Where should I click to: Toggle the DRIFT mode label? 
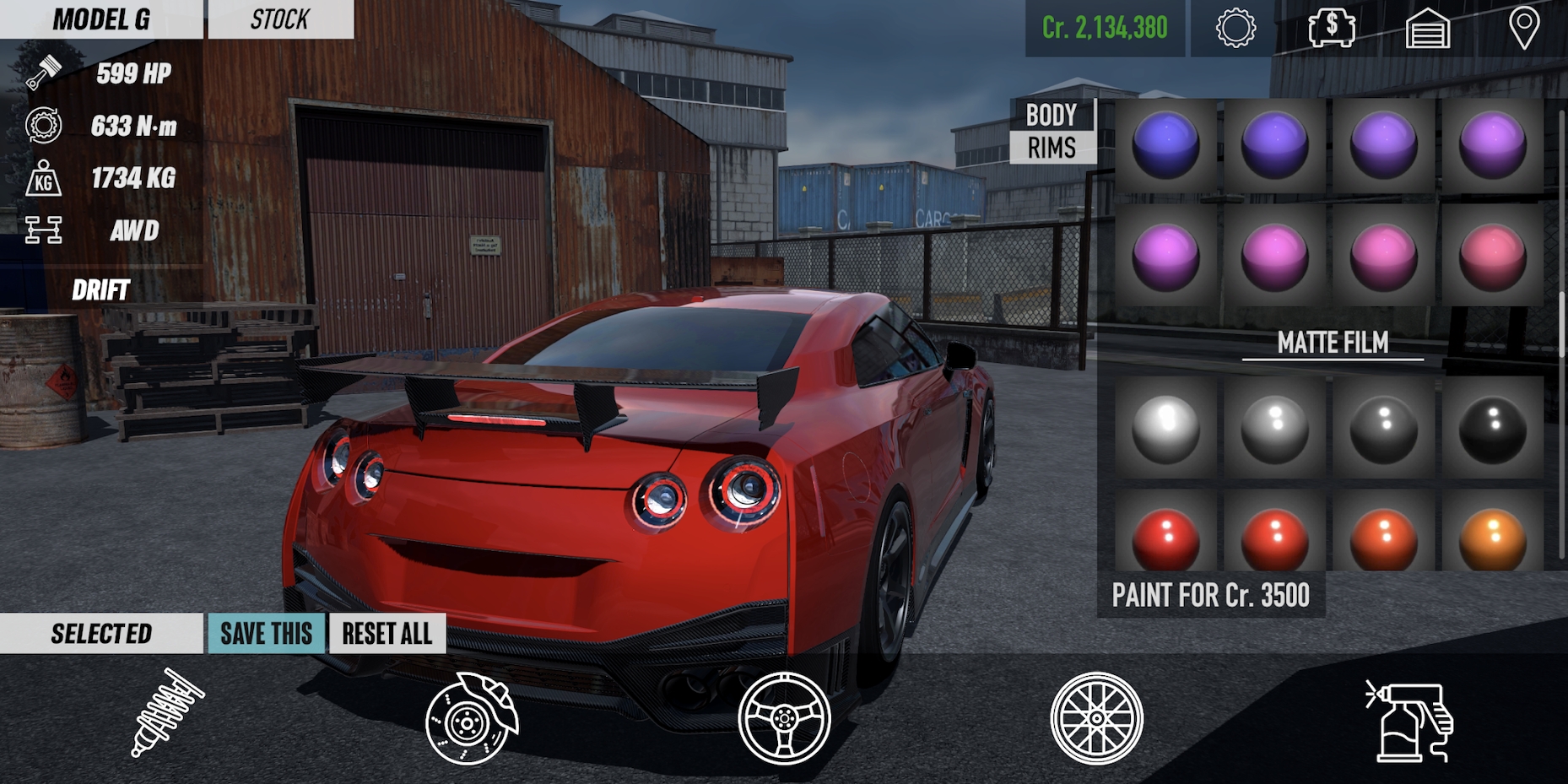100,291
